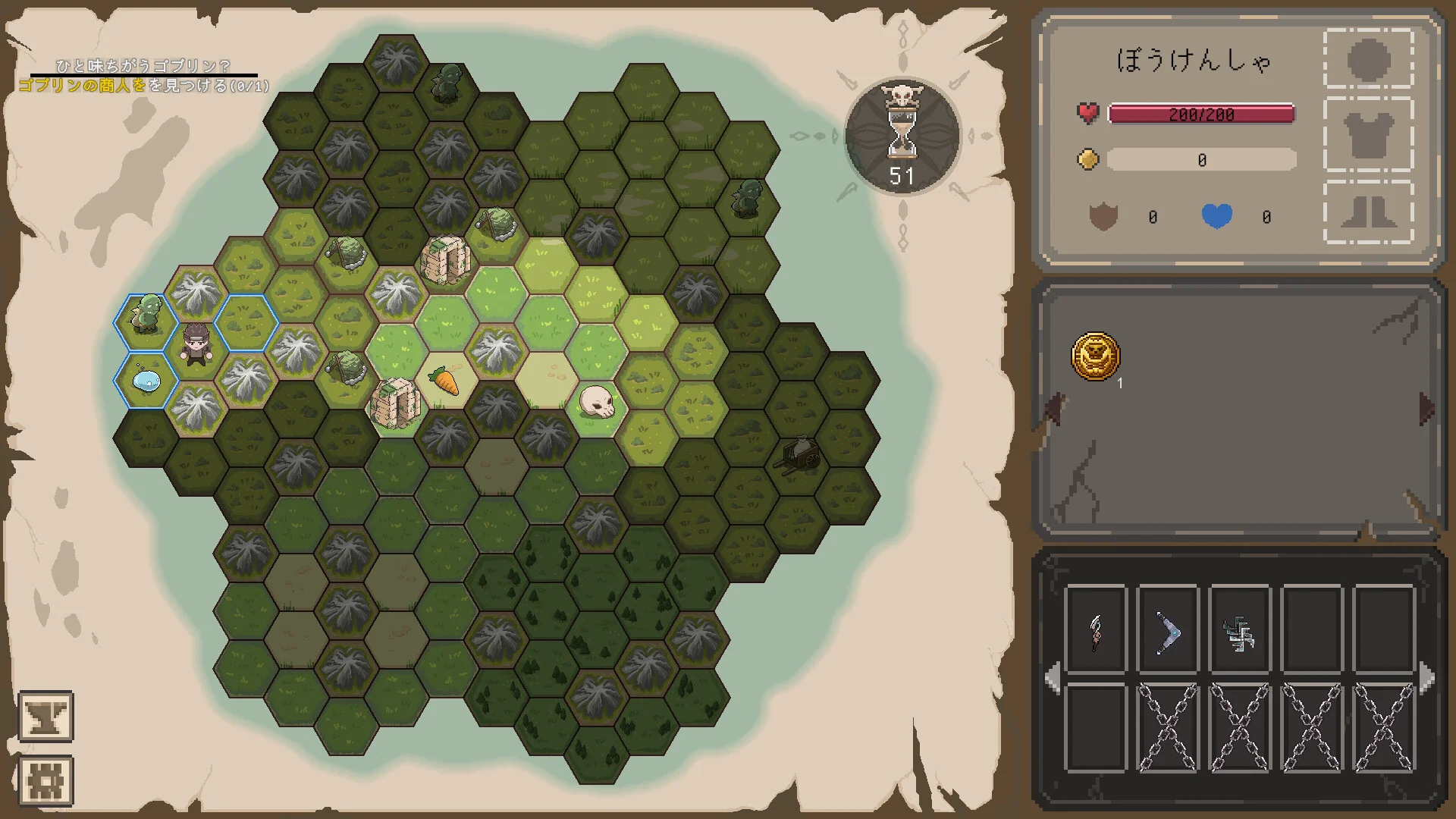Open the anvil crafting button
The height and width of the screenshot is (819, 1456).
pos(45,716)
